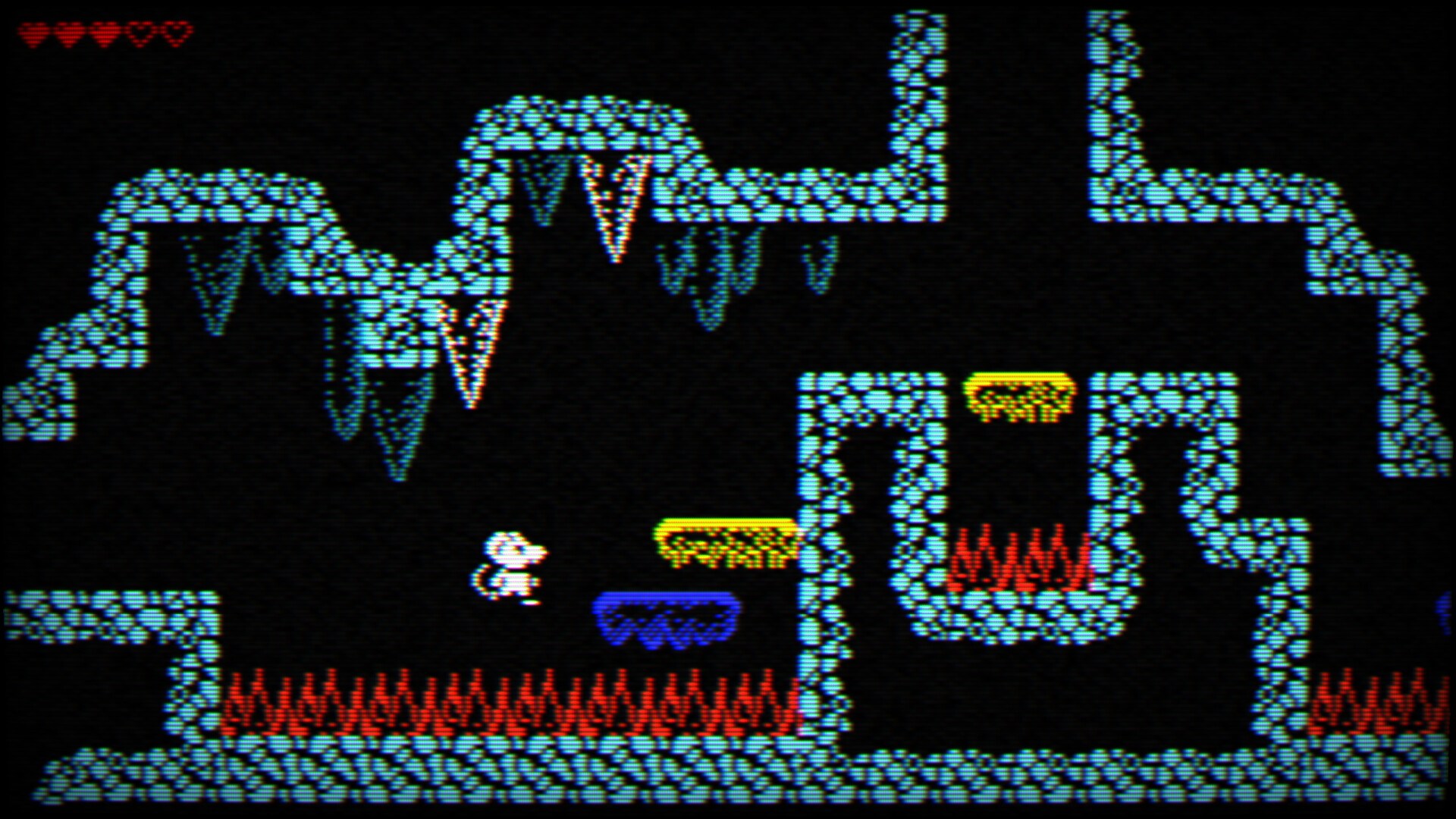Image resolution: width=1456 pixels, height=819 pixels.
Task: Click the left staircase-shaped rock ledge
Action: pos(91,364)
